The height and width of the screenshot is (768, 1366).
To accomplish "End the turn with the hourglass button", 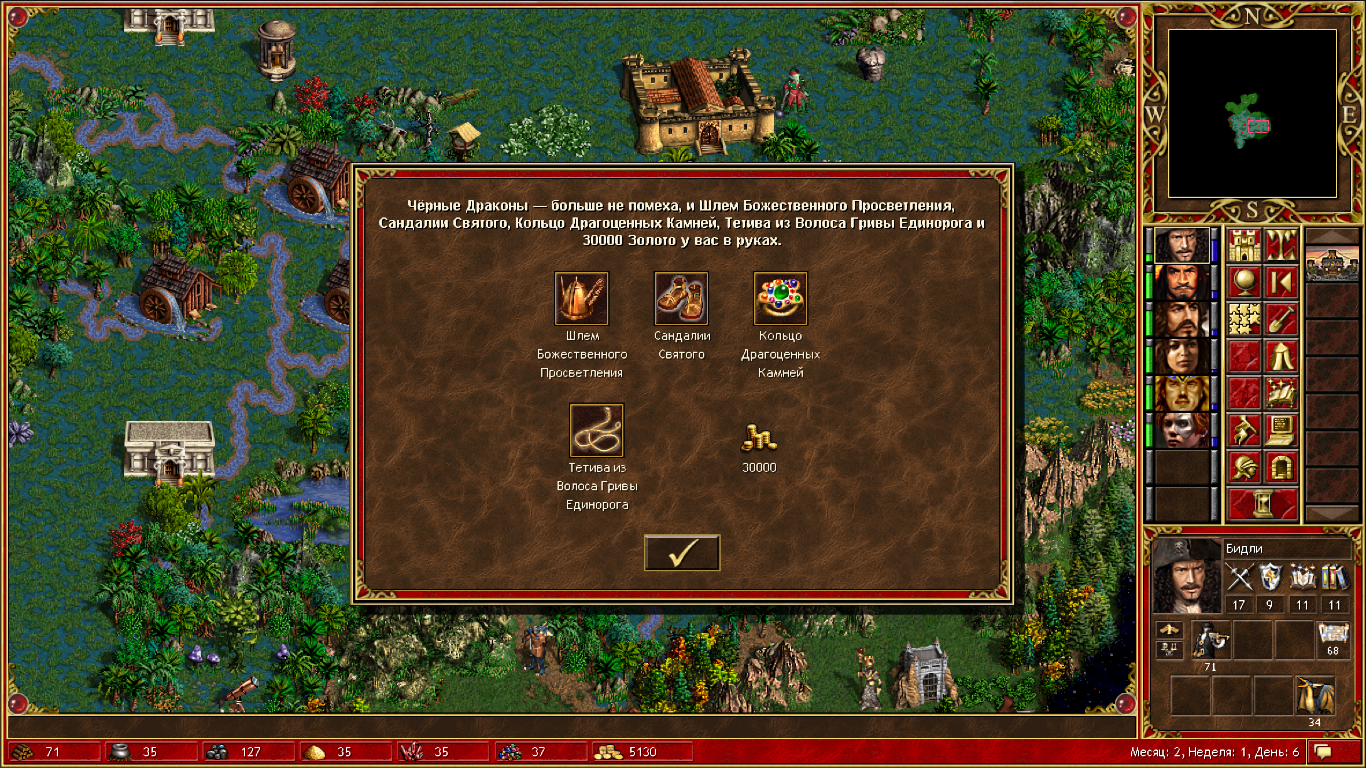I will click(1263, 504).
